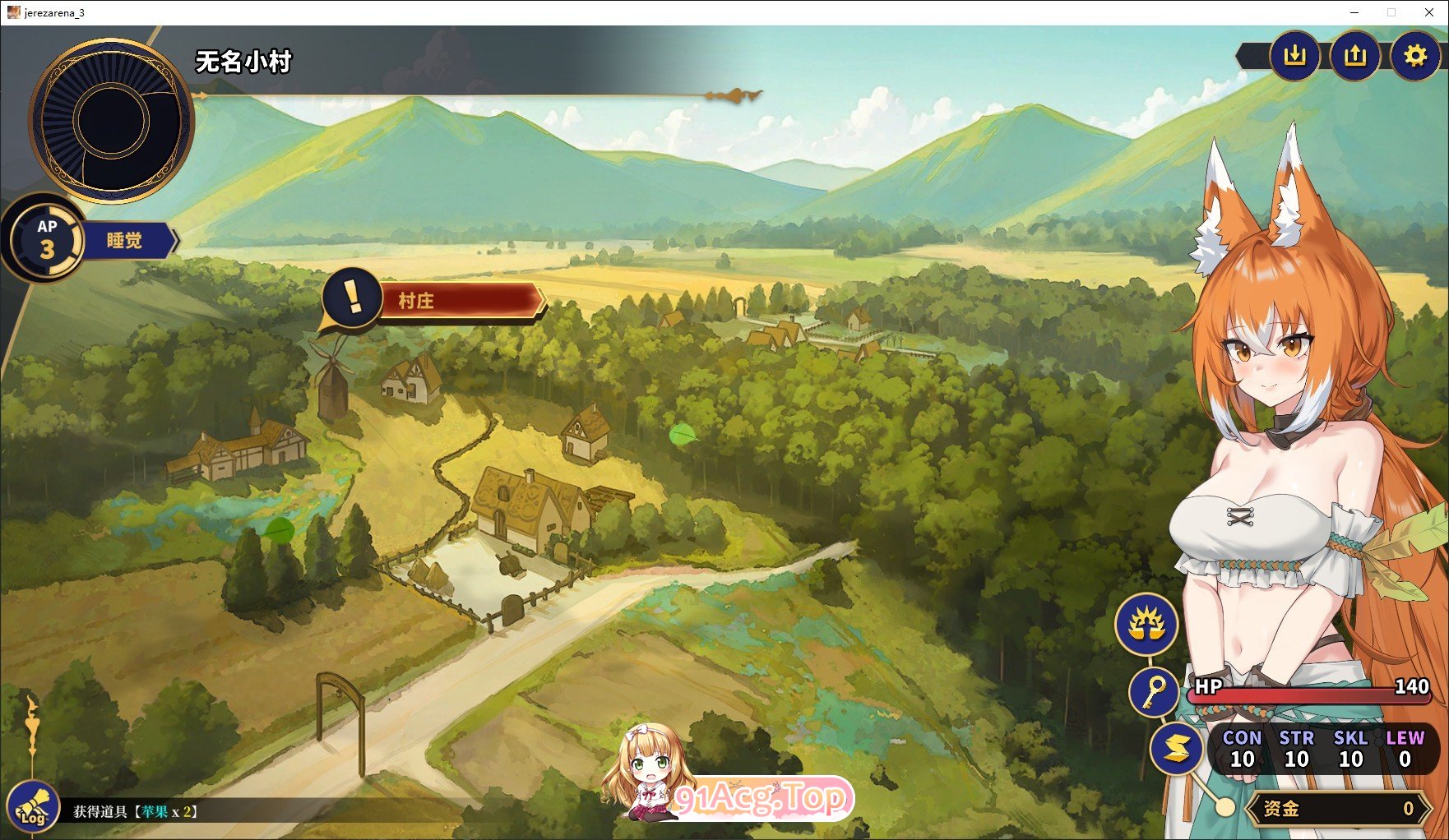Viewport: 1449px width, 840px height.
Task: Open the save game icon
Action: point(1294,56)
